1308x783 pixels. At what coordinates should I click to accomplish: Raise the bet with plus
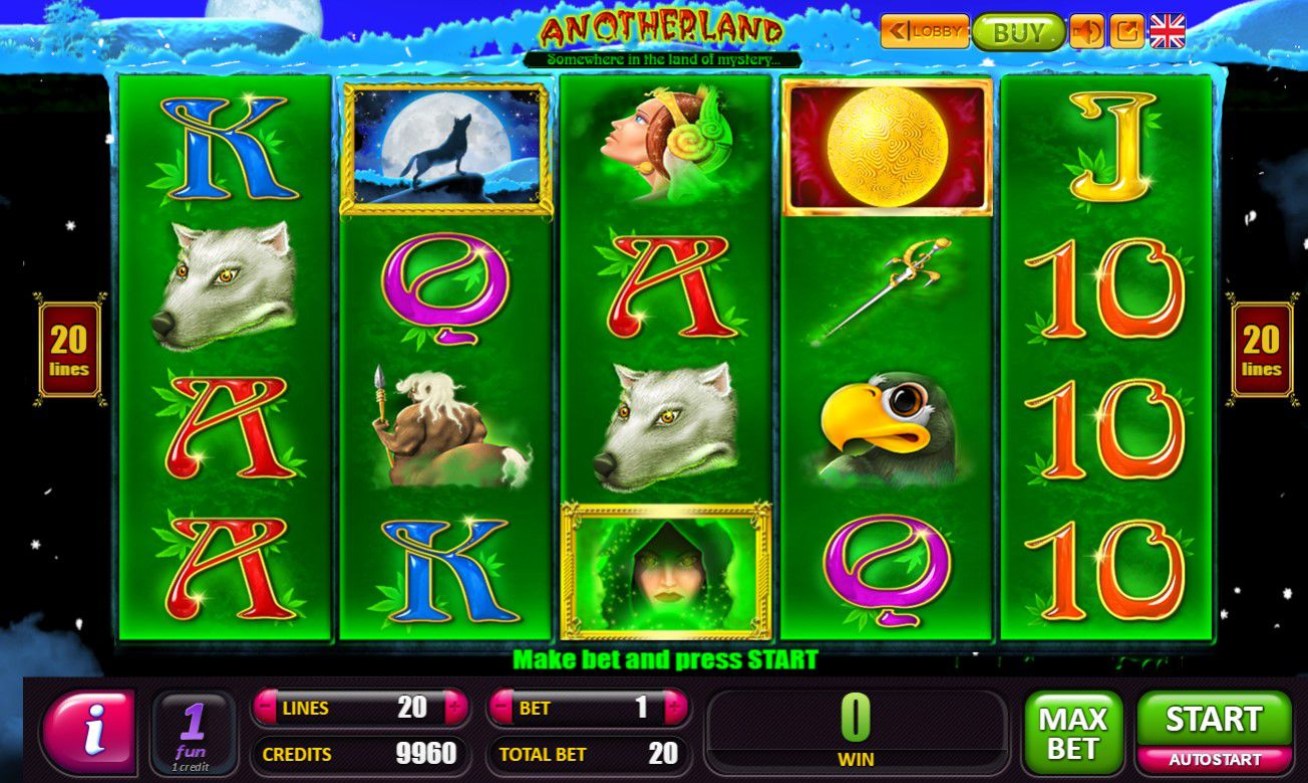point(675,708)
